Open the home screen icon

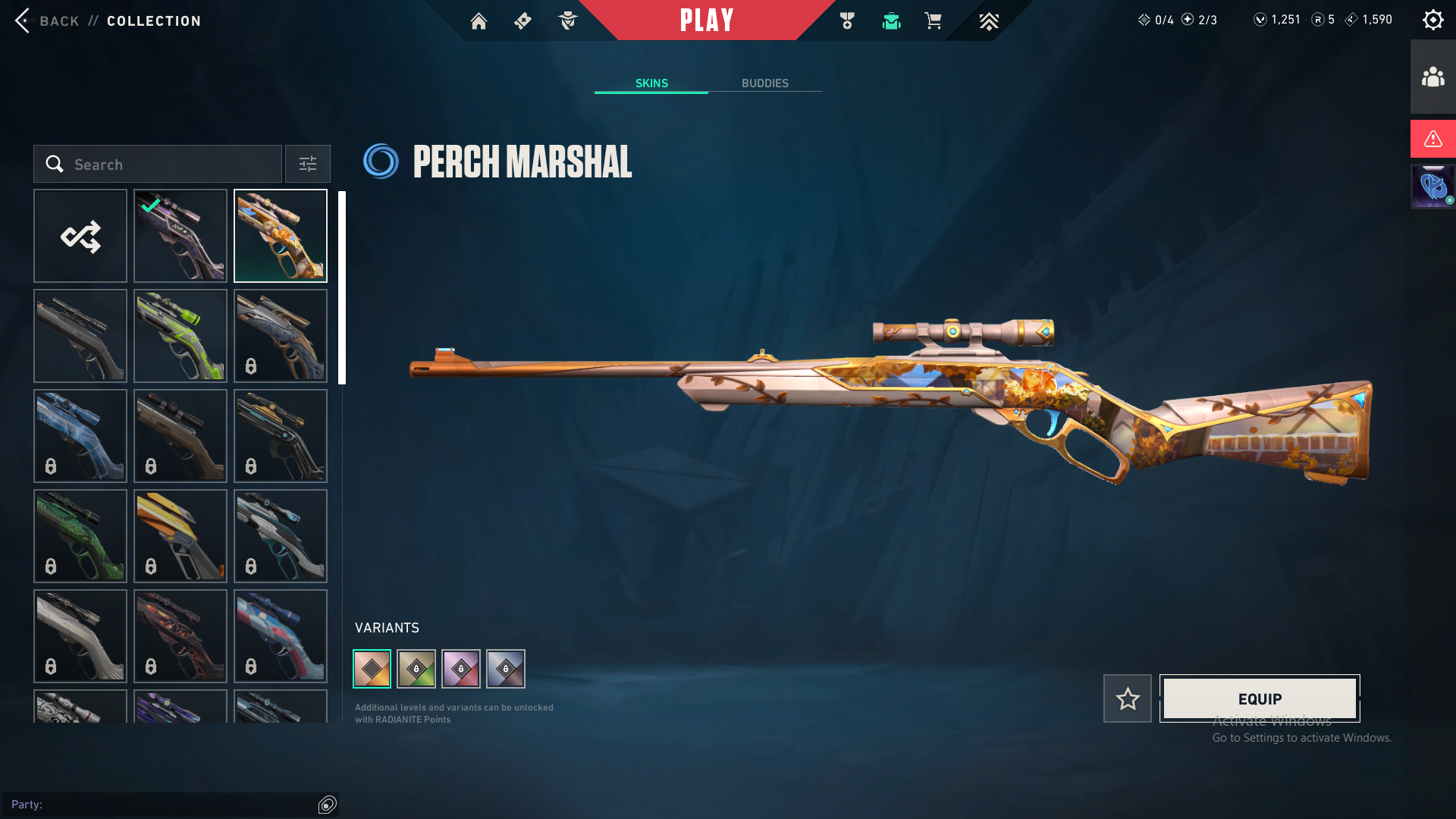point(479,21)
